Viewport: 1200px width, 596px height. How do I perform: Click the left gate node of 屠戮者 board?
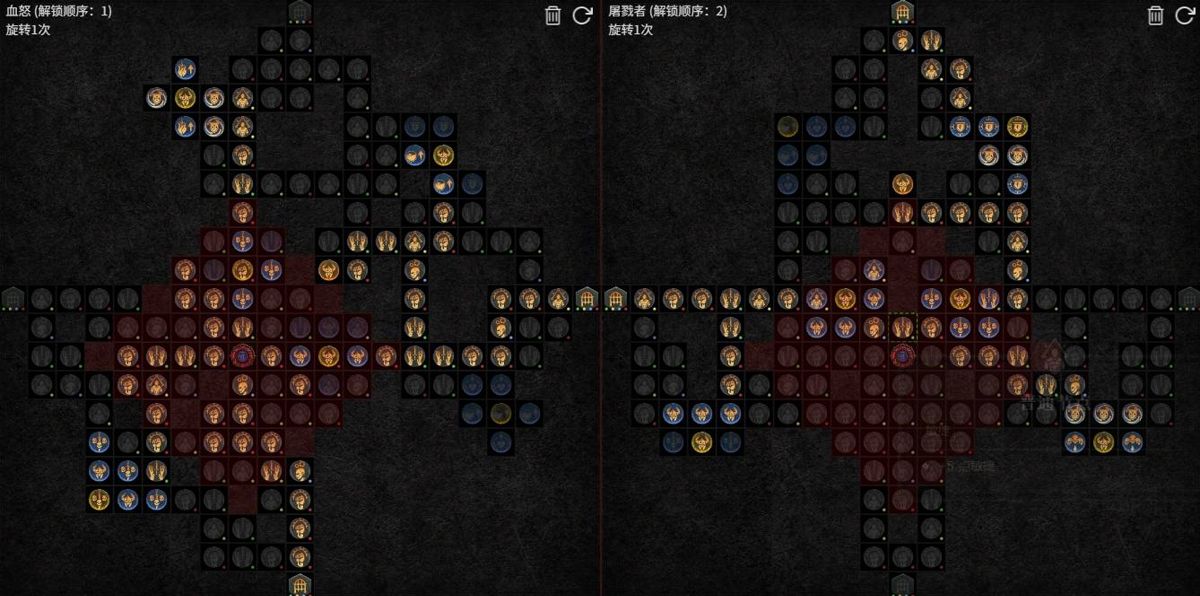(x=616, y=298)
